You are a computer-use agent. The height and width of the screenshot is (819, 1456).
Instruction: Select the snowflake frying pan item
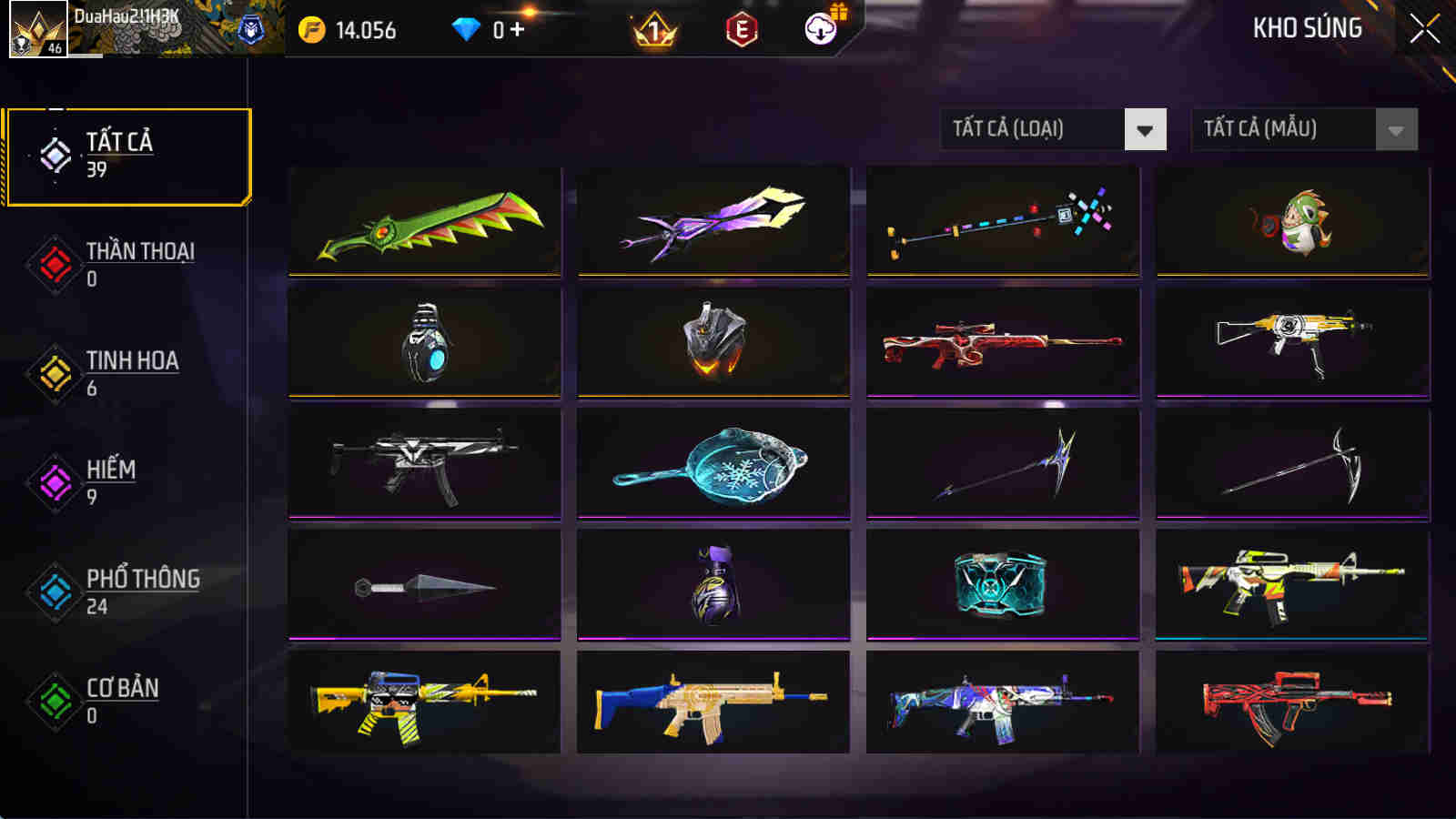pyautogui.click(x=714, y=466)
